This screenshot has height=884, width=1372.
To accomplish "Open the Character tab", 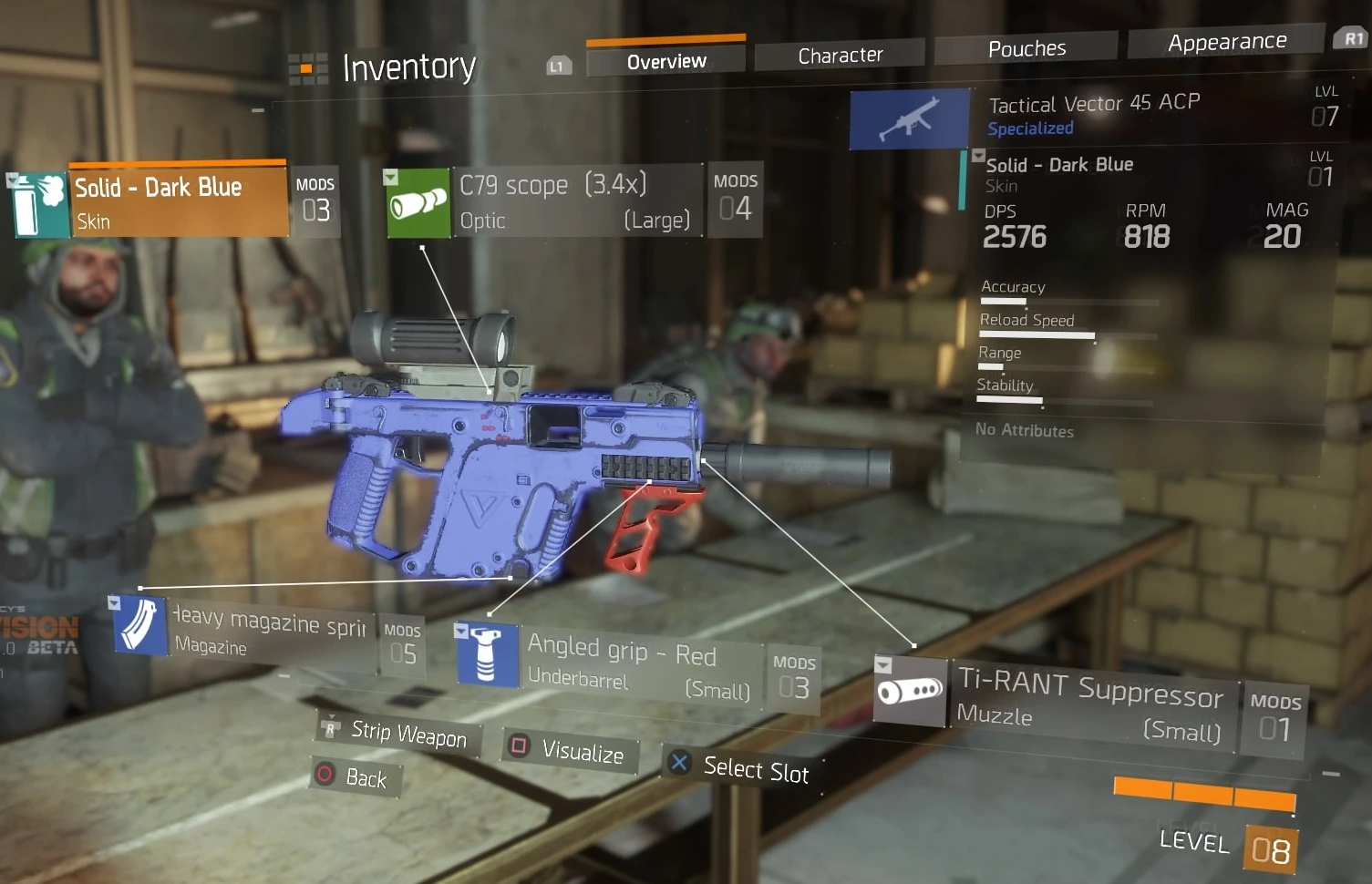I will tap(840, 56).
